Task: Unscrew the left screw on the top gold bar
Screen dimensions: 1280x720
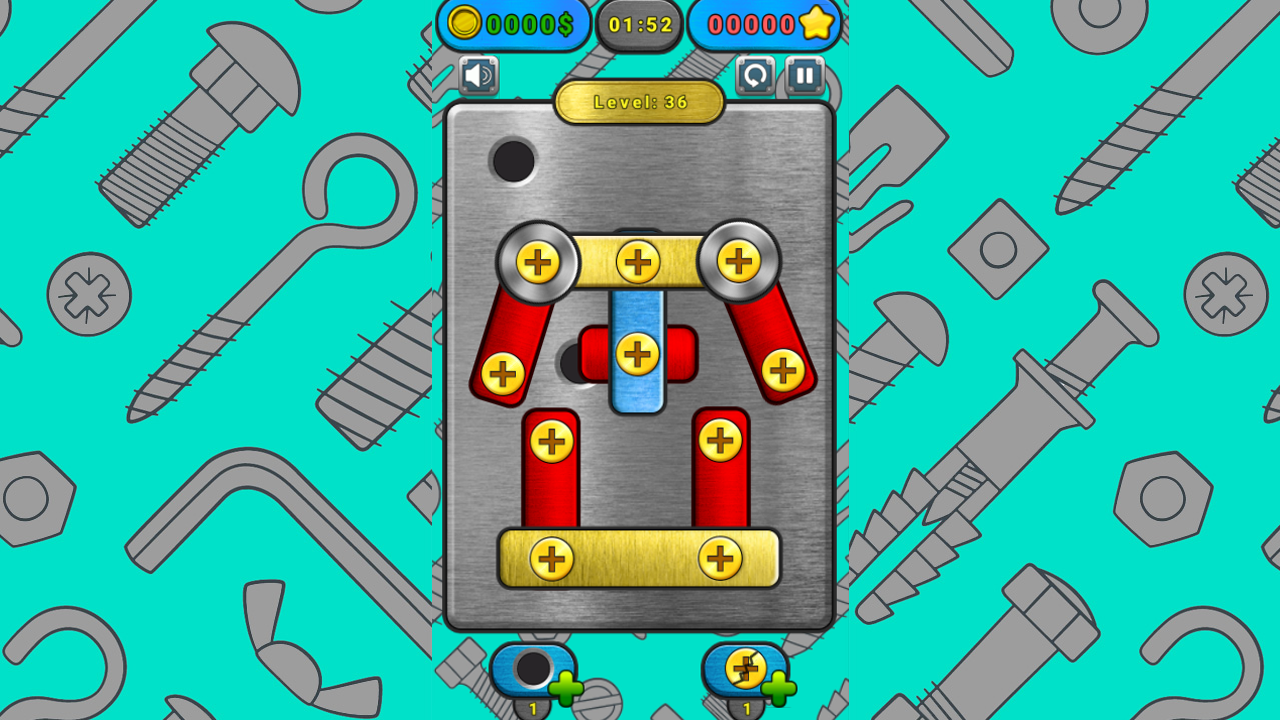Action: coord(541,263)
